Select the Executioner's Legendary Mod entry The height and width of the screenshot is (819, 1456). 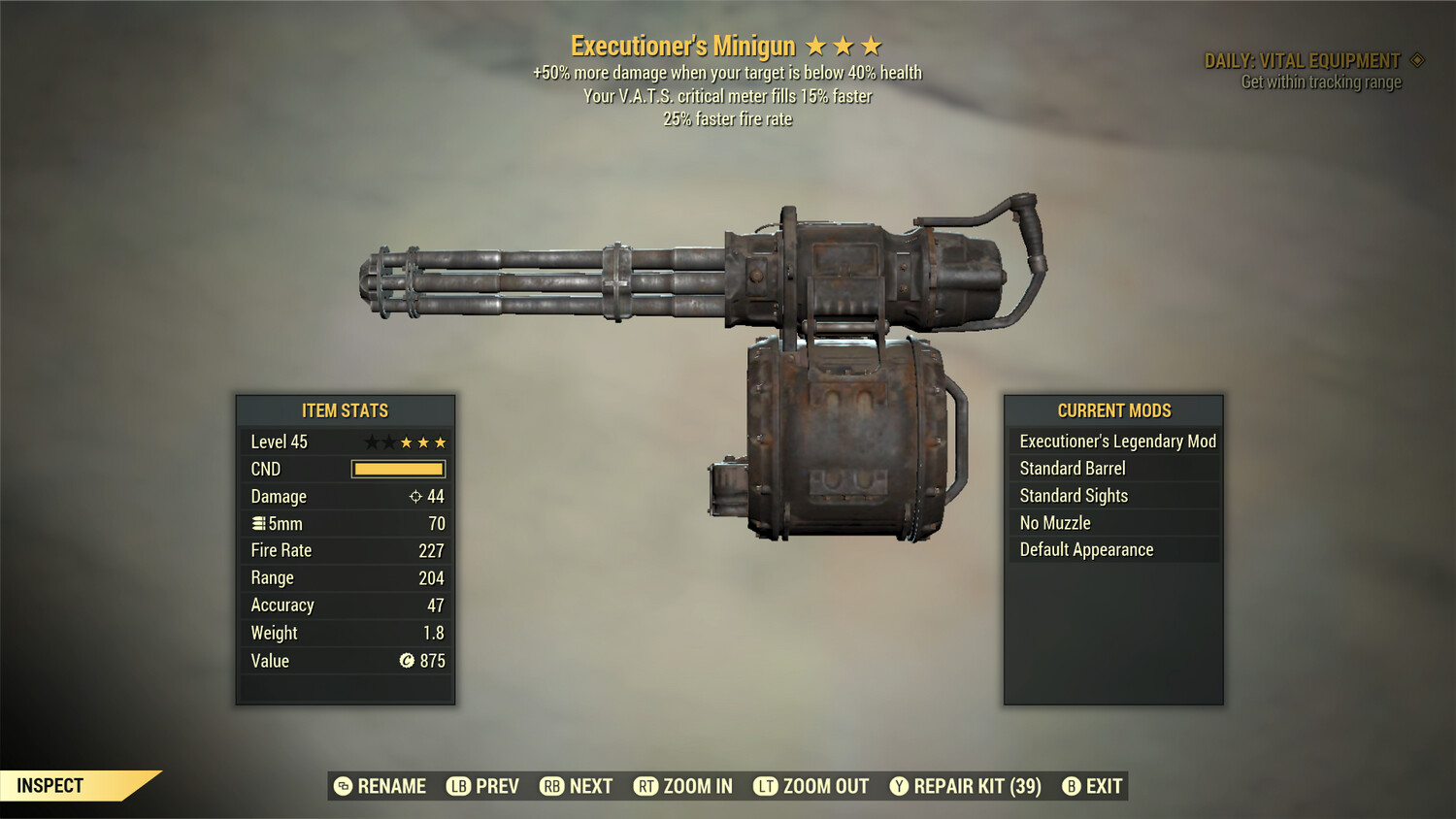click(x=1116, y=441)
